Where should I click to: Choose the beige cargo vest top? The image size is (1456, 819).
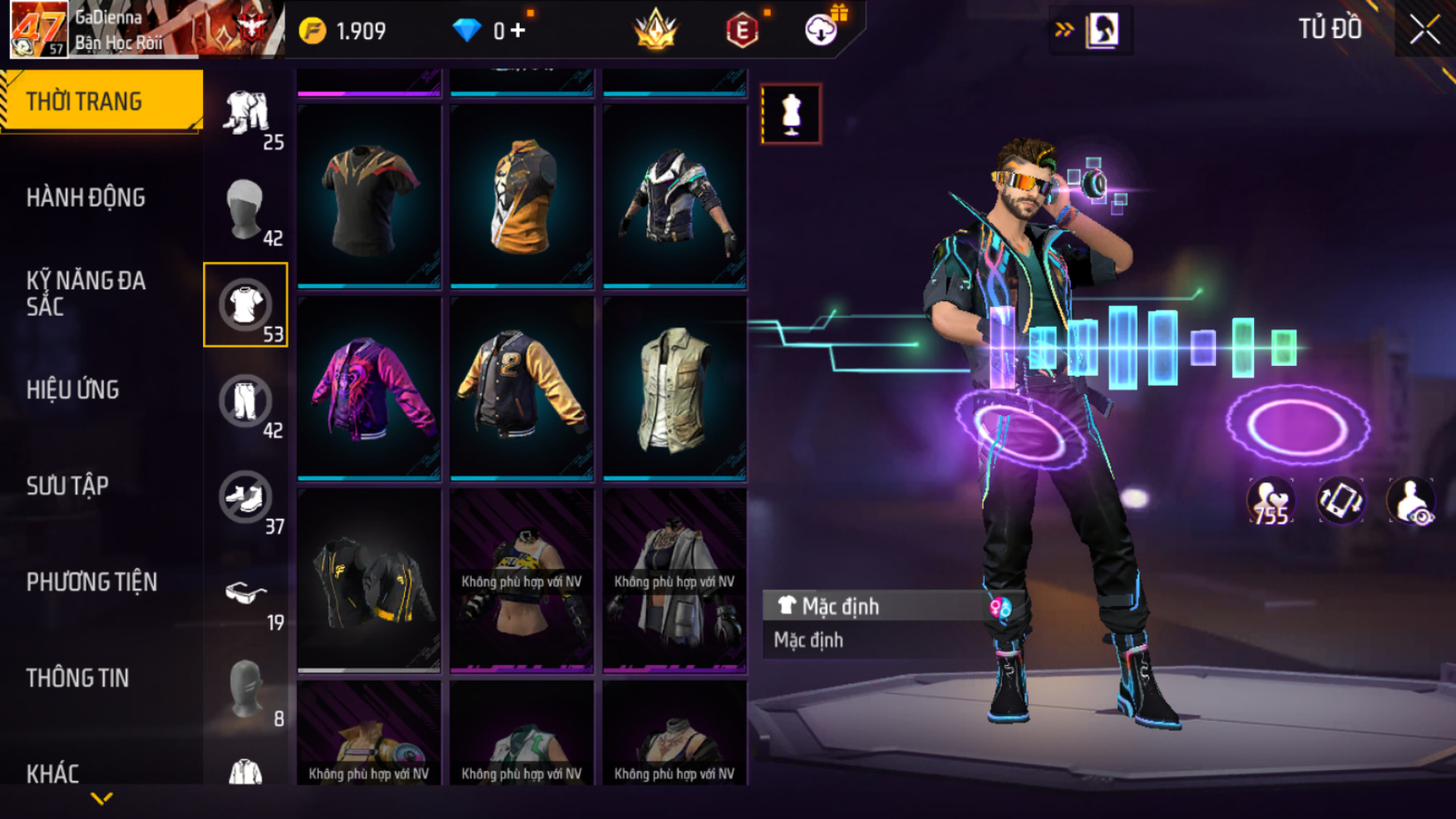click(x=674, y=389)
